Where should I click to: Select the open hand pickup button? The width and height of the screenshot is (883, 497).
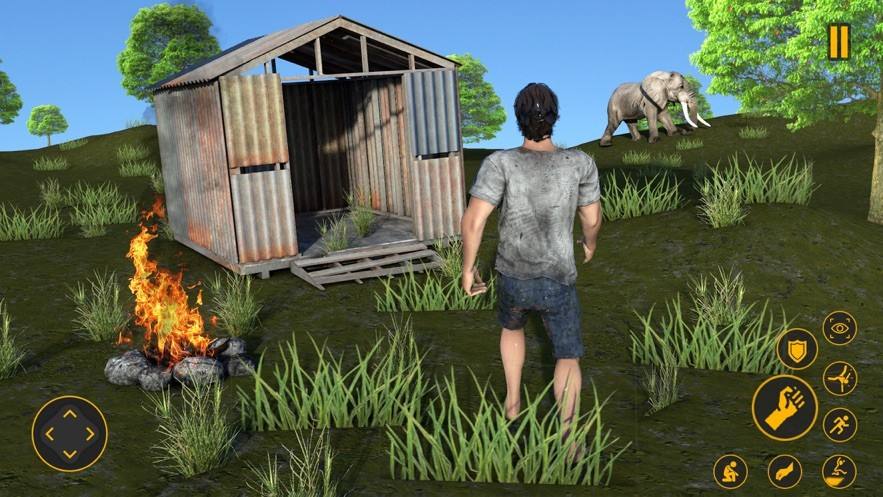785,471
